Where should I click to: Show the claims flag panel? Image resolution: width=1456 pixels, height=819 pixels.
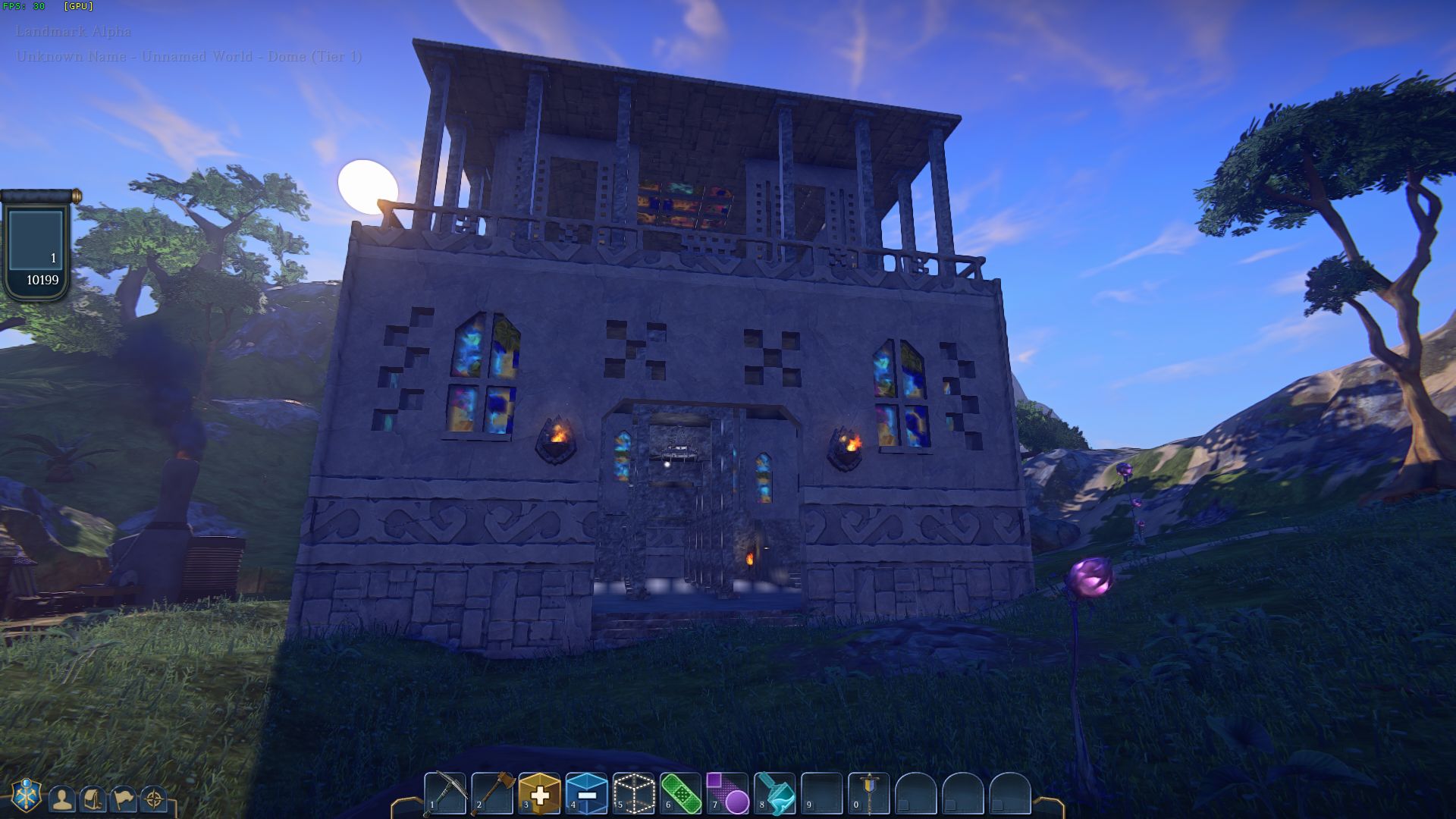point(123,799)
